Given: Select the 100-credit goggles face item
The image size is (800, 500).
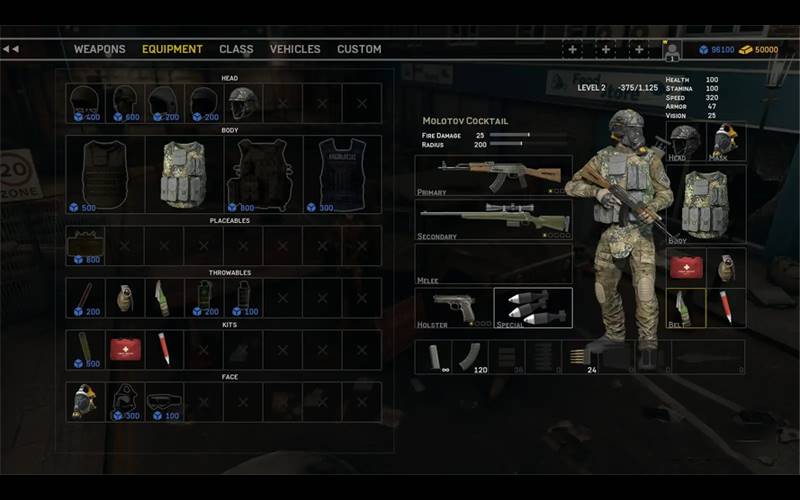Looking at the screenshot, I should point(164,401).
